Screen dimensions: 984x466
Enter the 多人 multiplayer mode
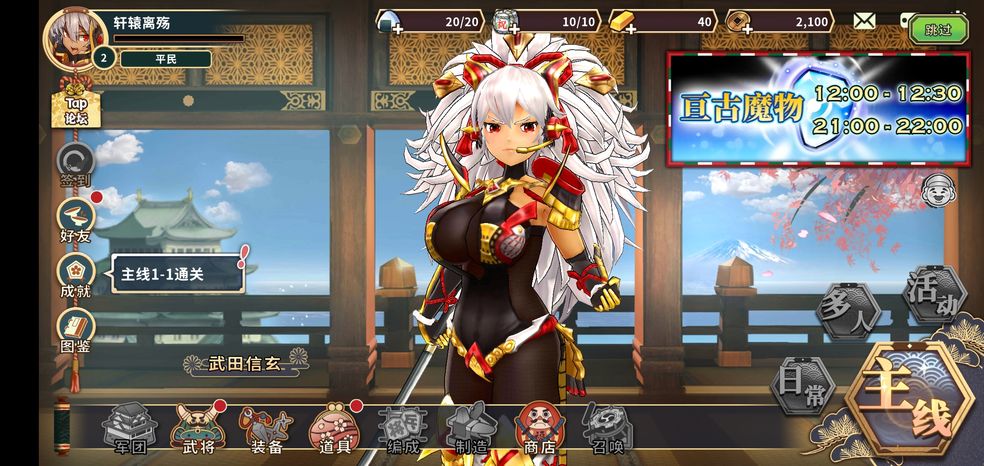pyautogui.click(x=847, y=309)
